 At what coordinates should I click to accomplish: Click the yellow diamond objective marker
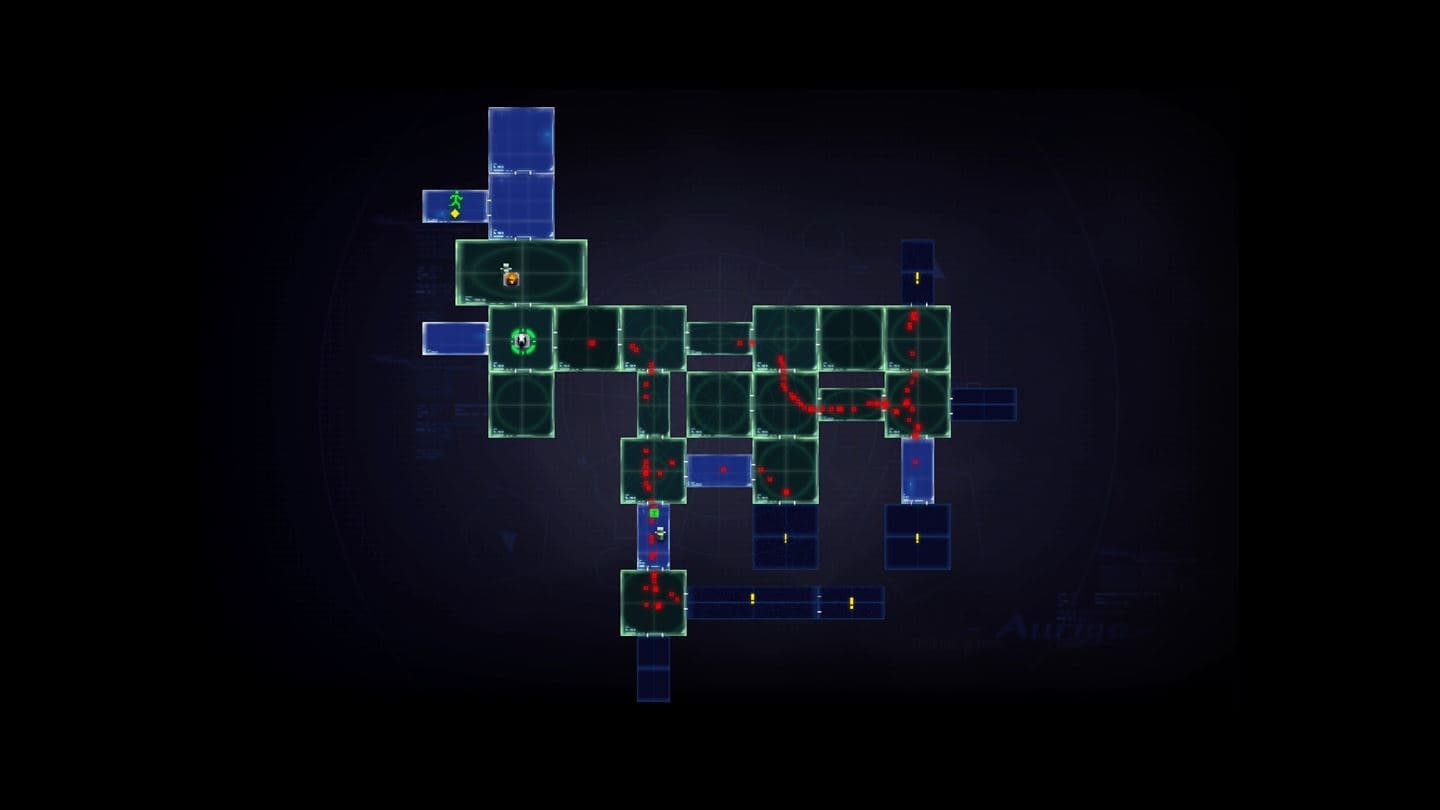(x=455, y=213)
